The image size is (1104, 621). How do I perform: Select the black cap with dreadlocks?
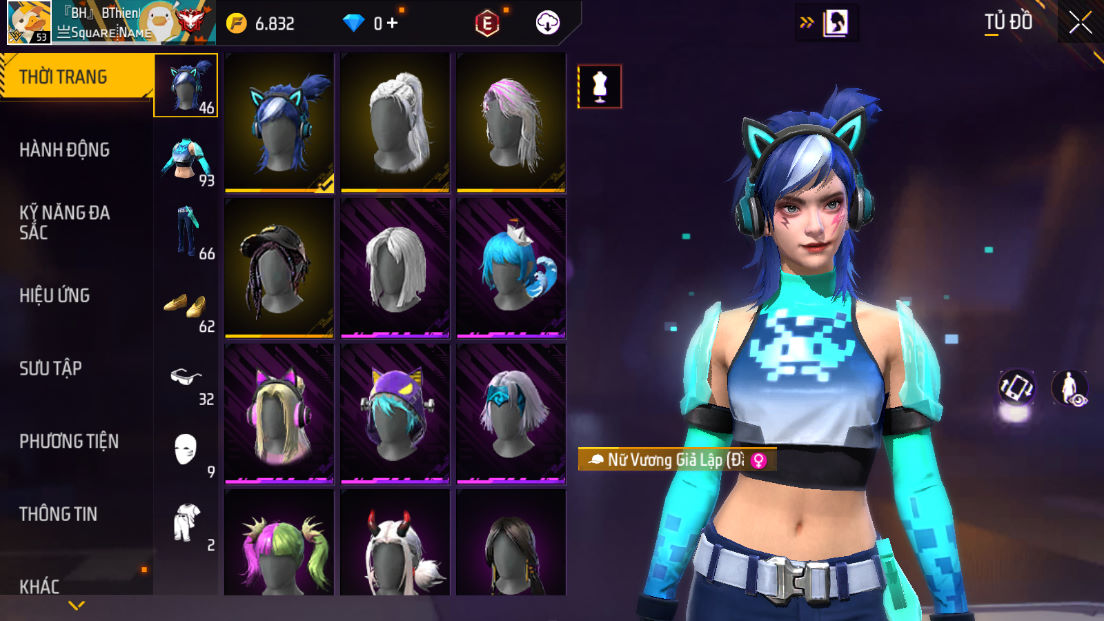pyautogui.click(x=280, y=266)
